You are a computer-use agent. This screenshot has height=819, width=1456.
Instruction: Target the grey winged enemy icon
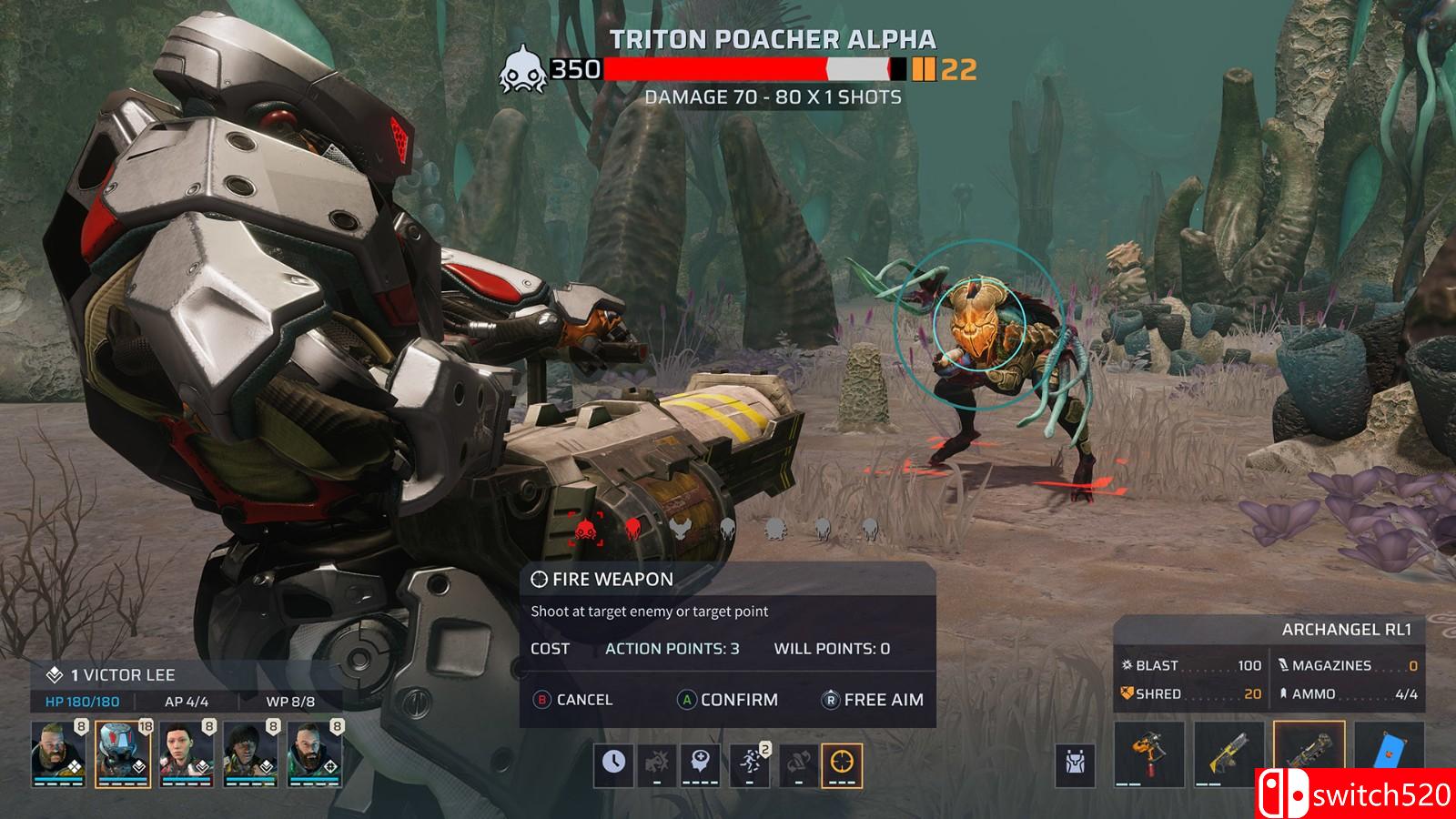click(x=679, y=528)
